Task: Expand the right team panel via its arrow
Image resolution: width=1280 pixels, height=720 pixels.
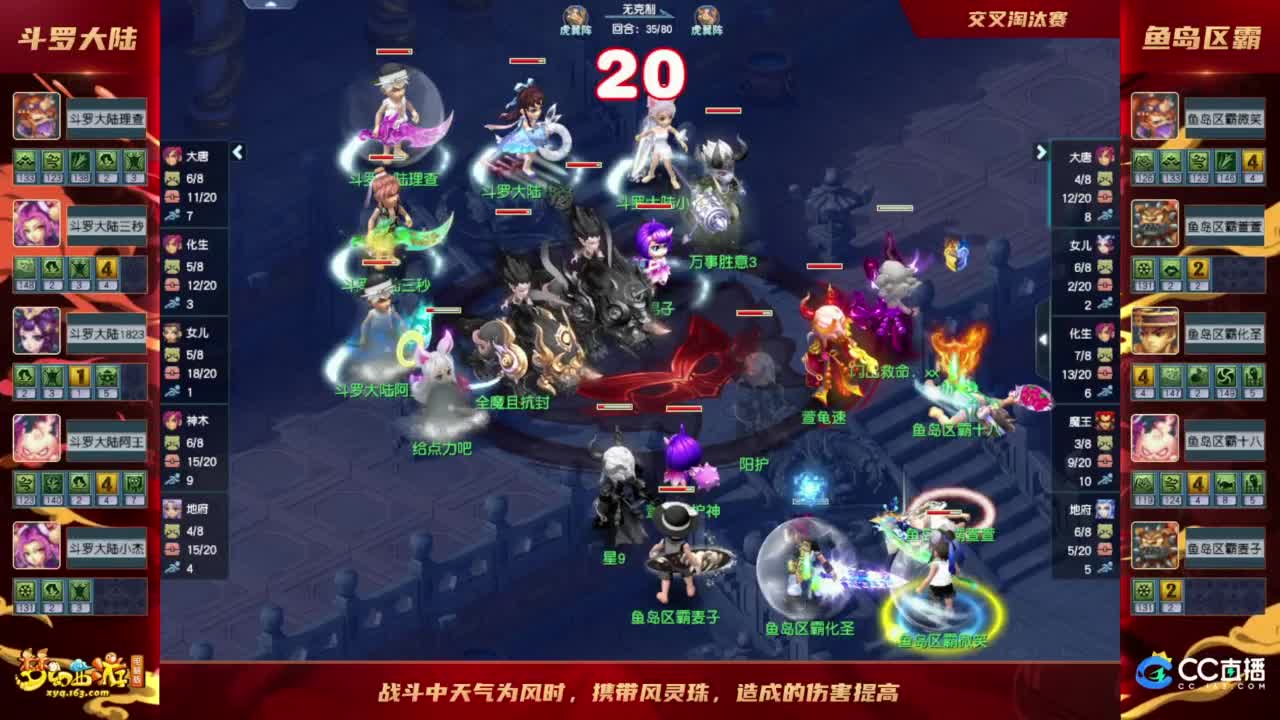Action: 1040,152
